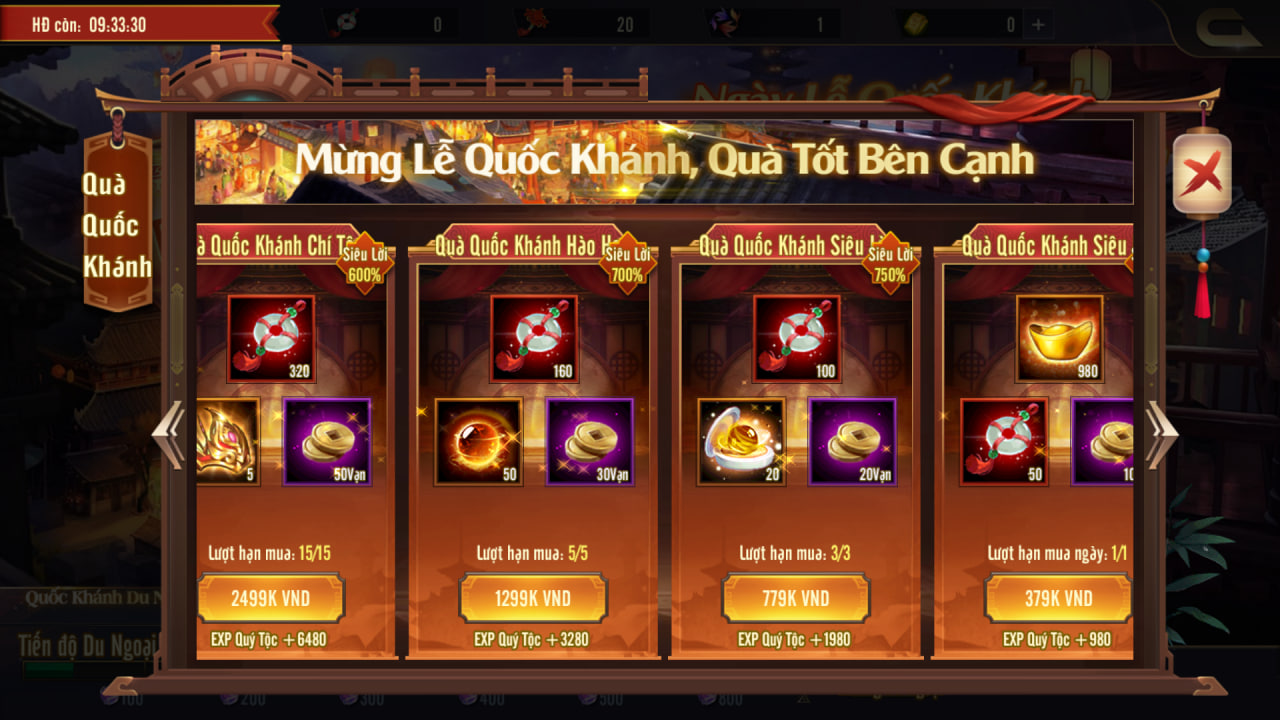View the 20Vạn copper coins reward
Viewport: 1280px width, 720px height.
click(x=852, y=441)
